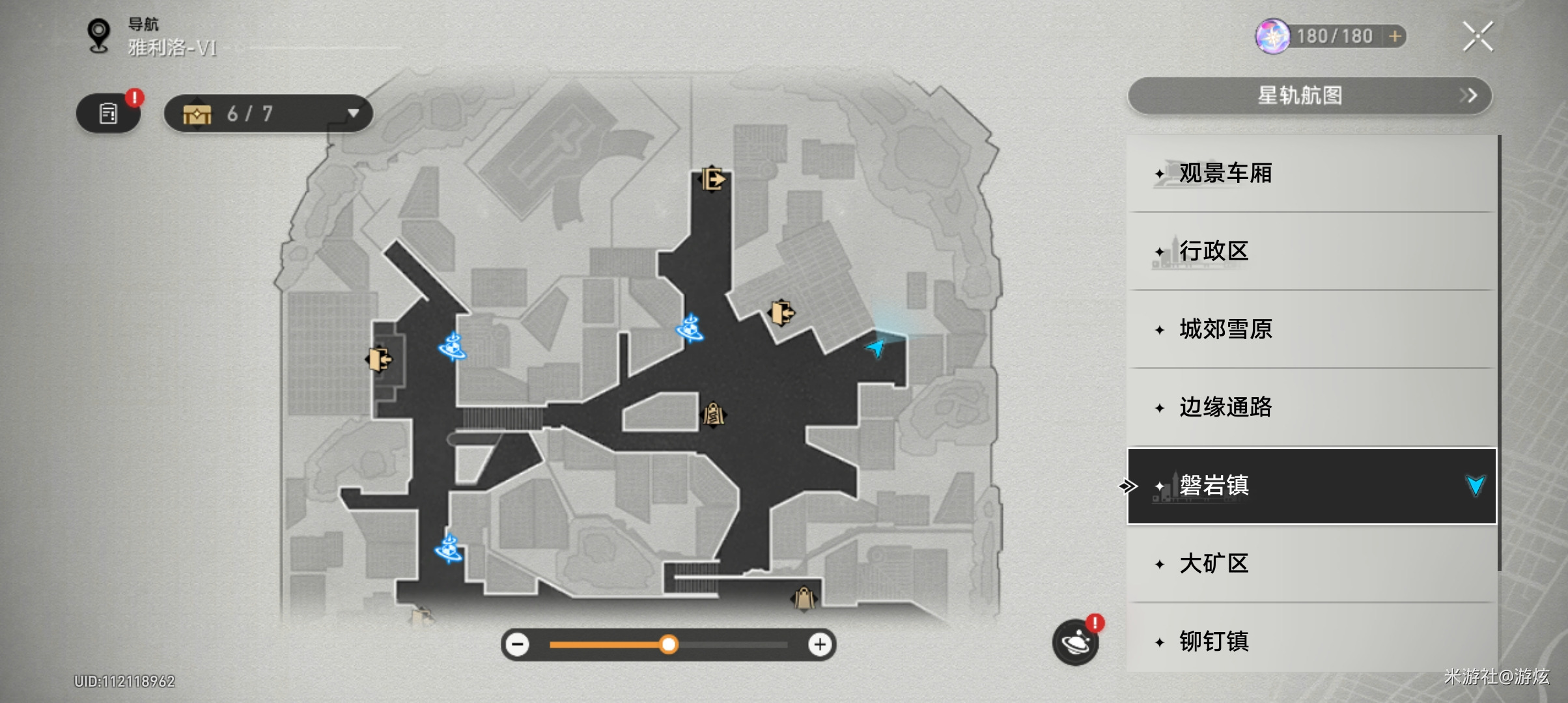Zoom out the map with minus button

518,645
